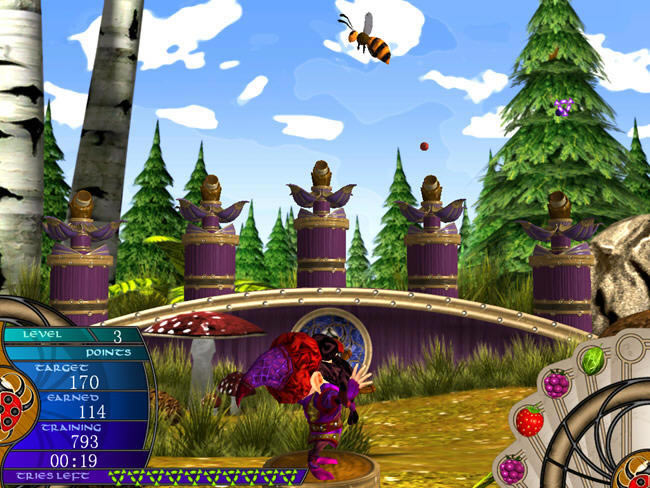
Task: Choose the red strawberry in the ammo wheel
Action: 529,420
